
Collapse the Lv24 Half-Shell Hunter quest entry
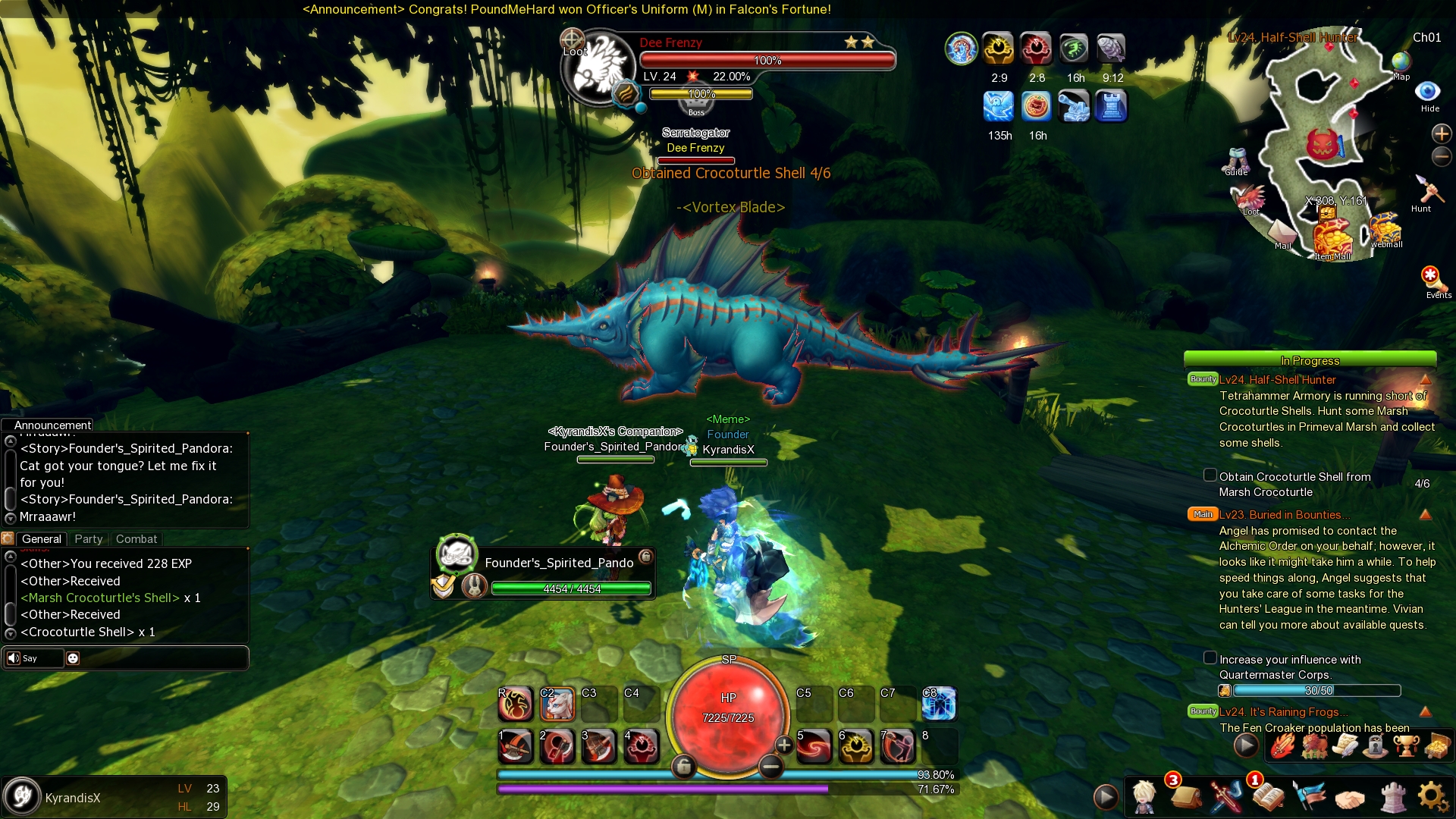(x=1426, y=381)
